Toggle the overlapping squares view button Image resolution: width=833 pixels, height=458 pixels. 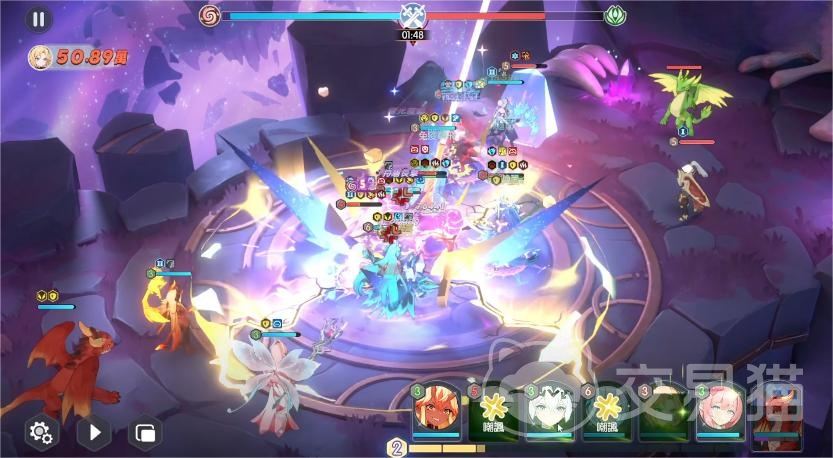tap(146, 433)
